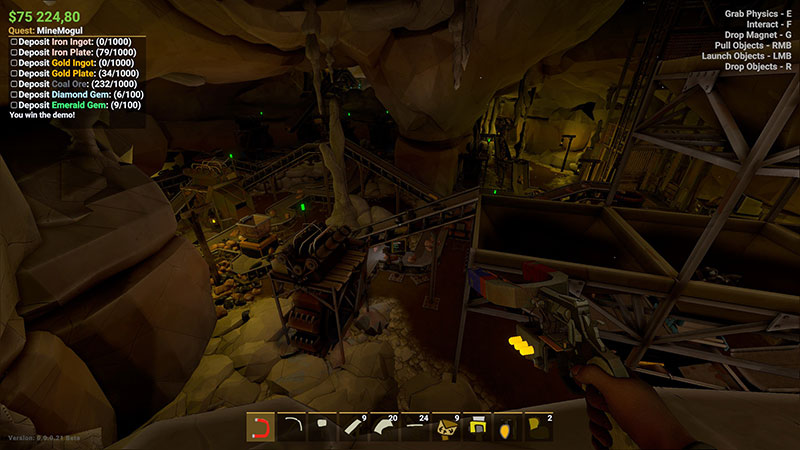Choose the yellow machine item slot
This screenshot has height=450, width=800.
[x=479, y=428]
